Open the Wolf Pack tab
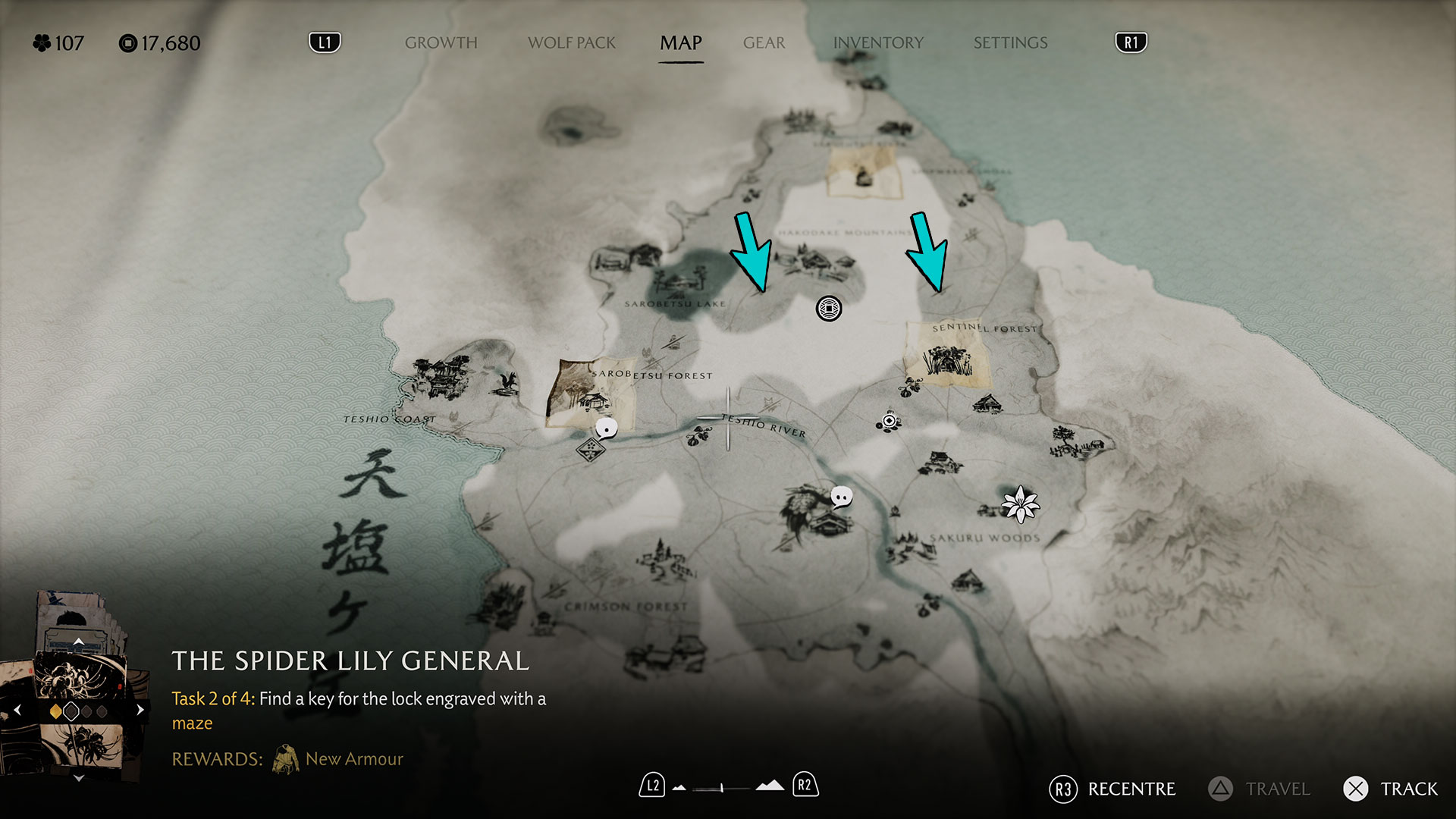Screen dimensions: 1456x819 click(x=571, y=43)
